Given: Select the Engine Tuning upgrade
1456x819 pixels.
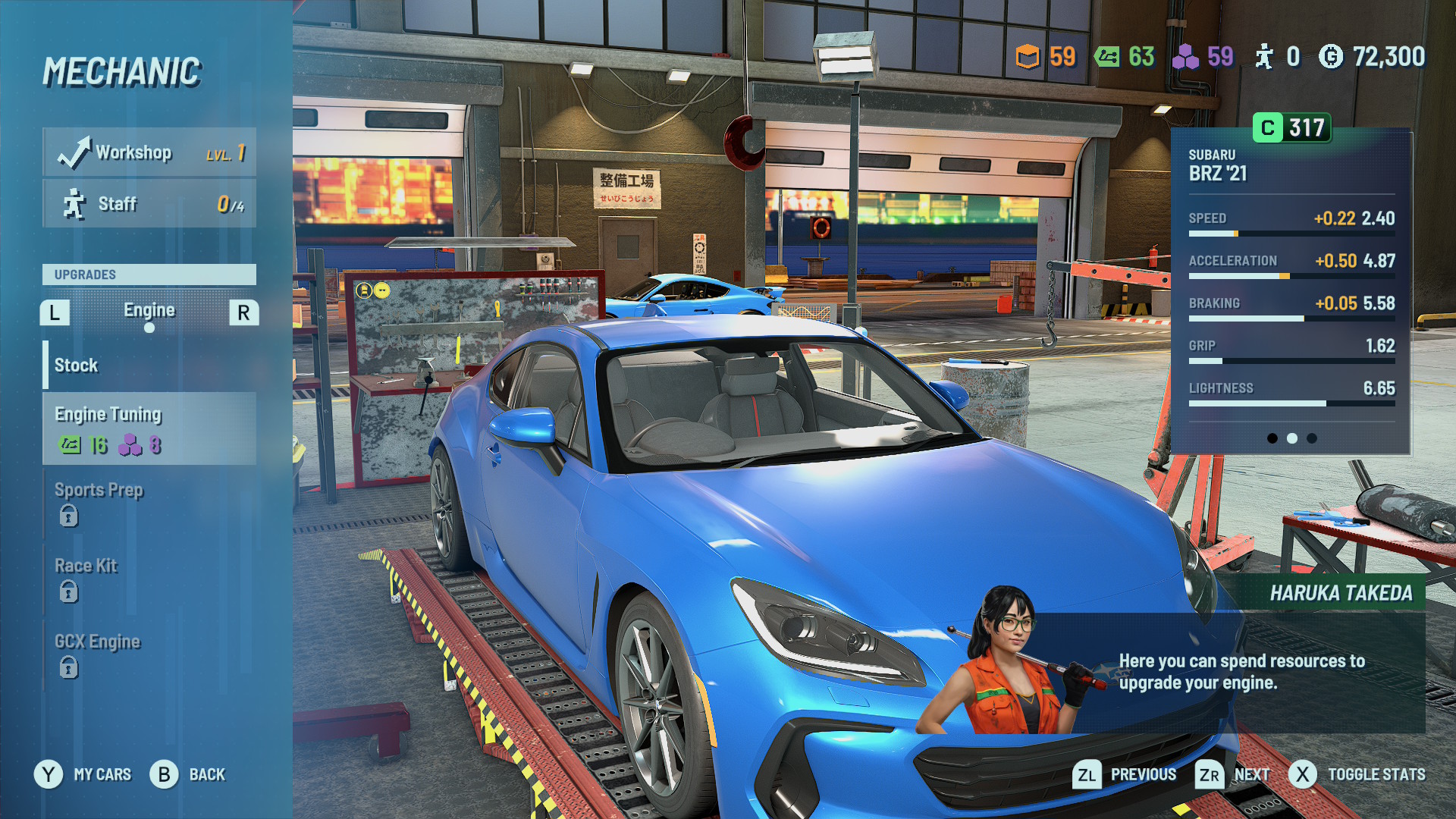Looking at the screenshot, I should coord(149,428).
